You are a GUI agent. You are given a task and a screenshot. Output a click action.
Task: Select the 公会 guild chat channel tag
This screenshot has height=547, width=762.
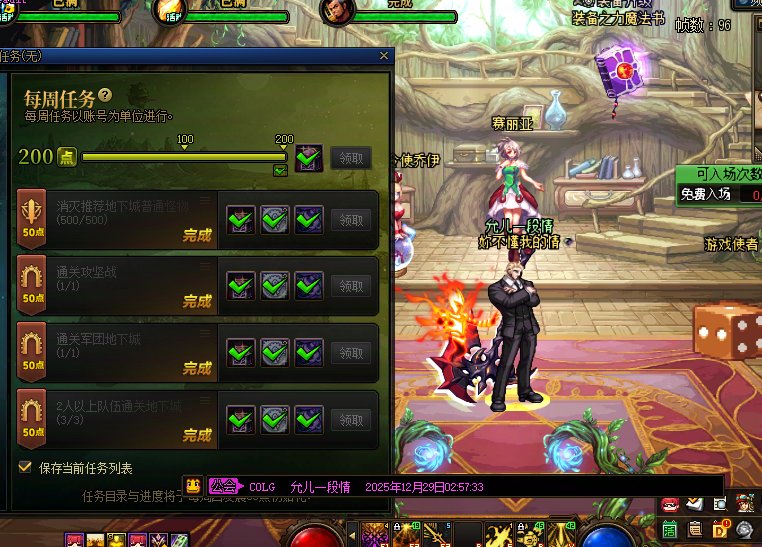224,486
